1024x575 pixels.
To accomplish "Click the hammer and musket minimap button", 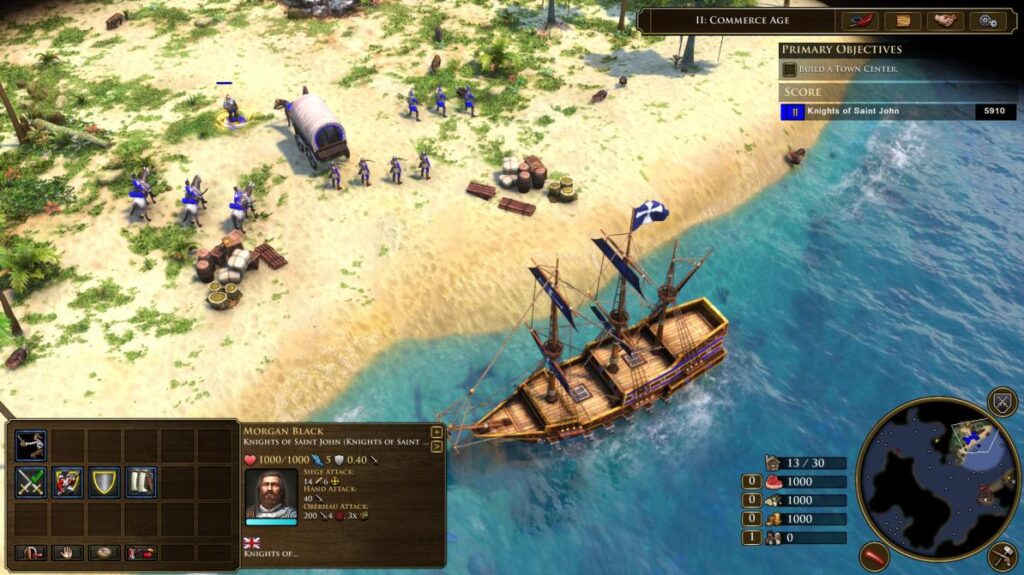I will [x=1001, y=556].
